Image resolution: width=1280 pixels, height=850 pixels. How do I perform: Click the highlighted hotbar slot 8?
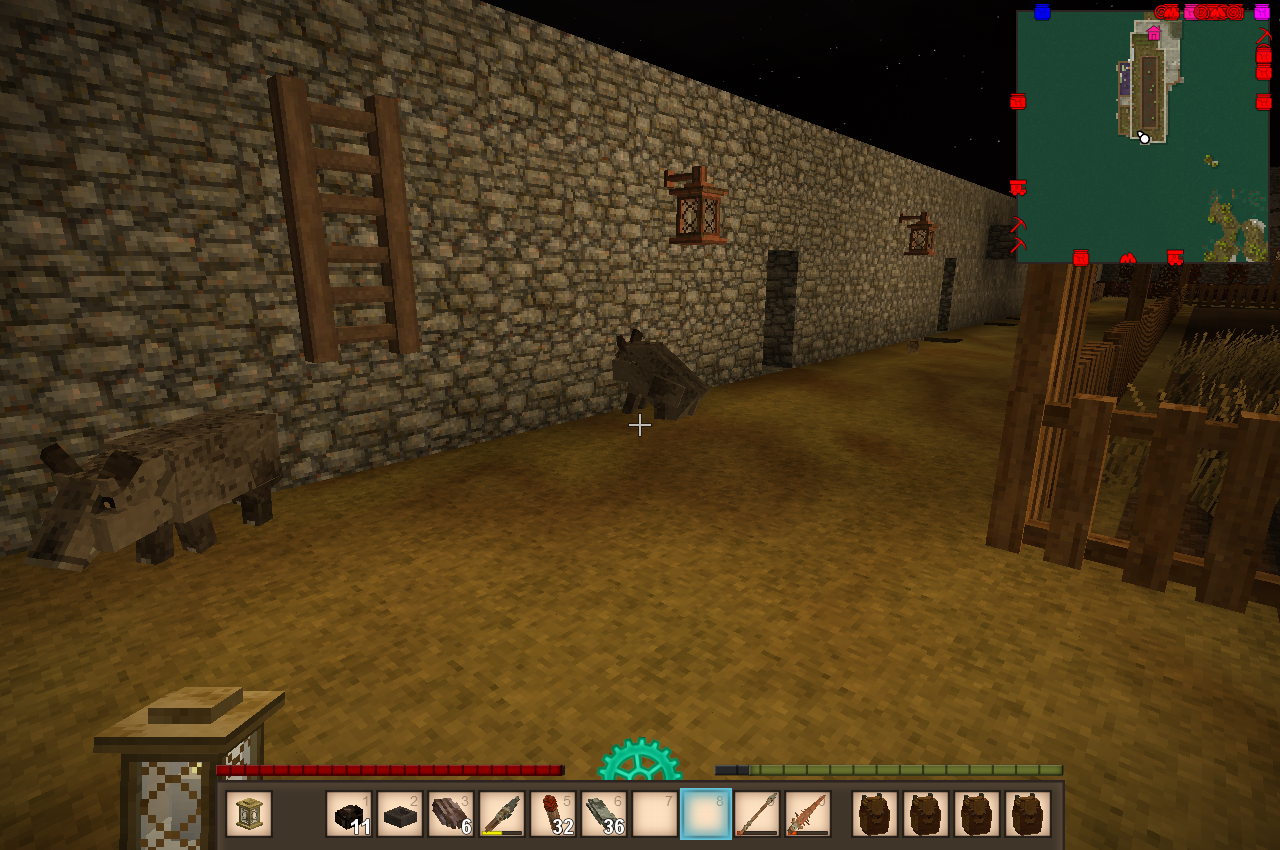(x=706, y=814)
